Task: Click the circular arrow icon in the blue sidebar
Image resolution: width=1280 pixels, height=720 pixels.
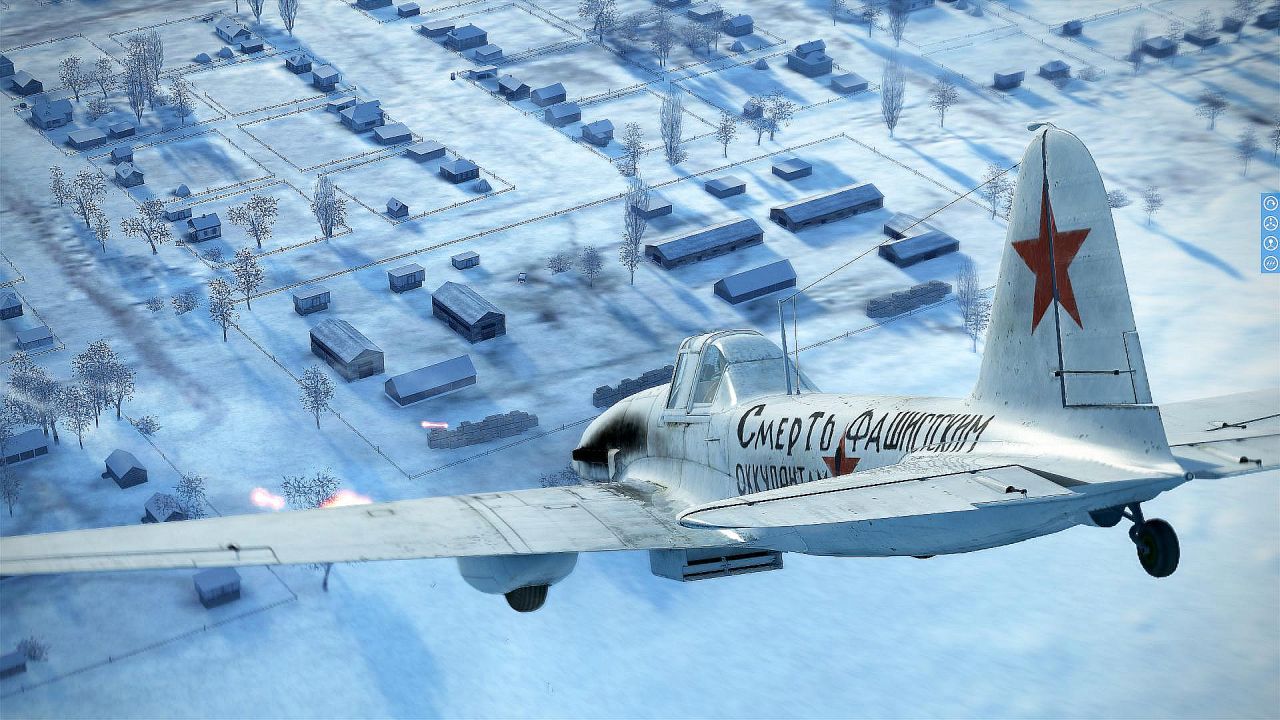Action: [x=1270, y=203]
